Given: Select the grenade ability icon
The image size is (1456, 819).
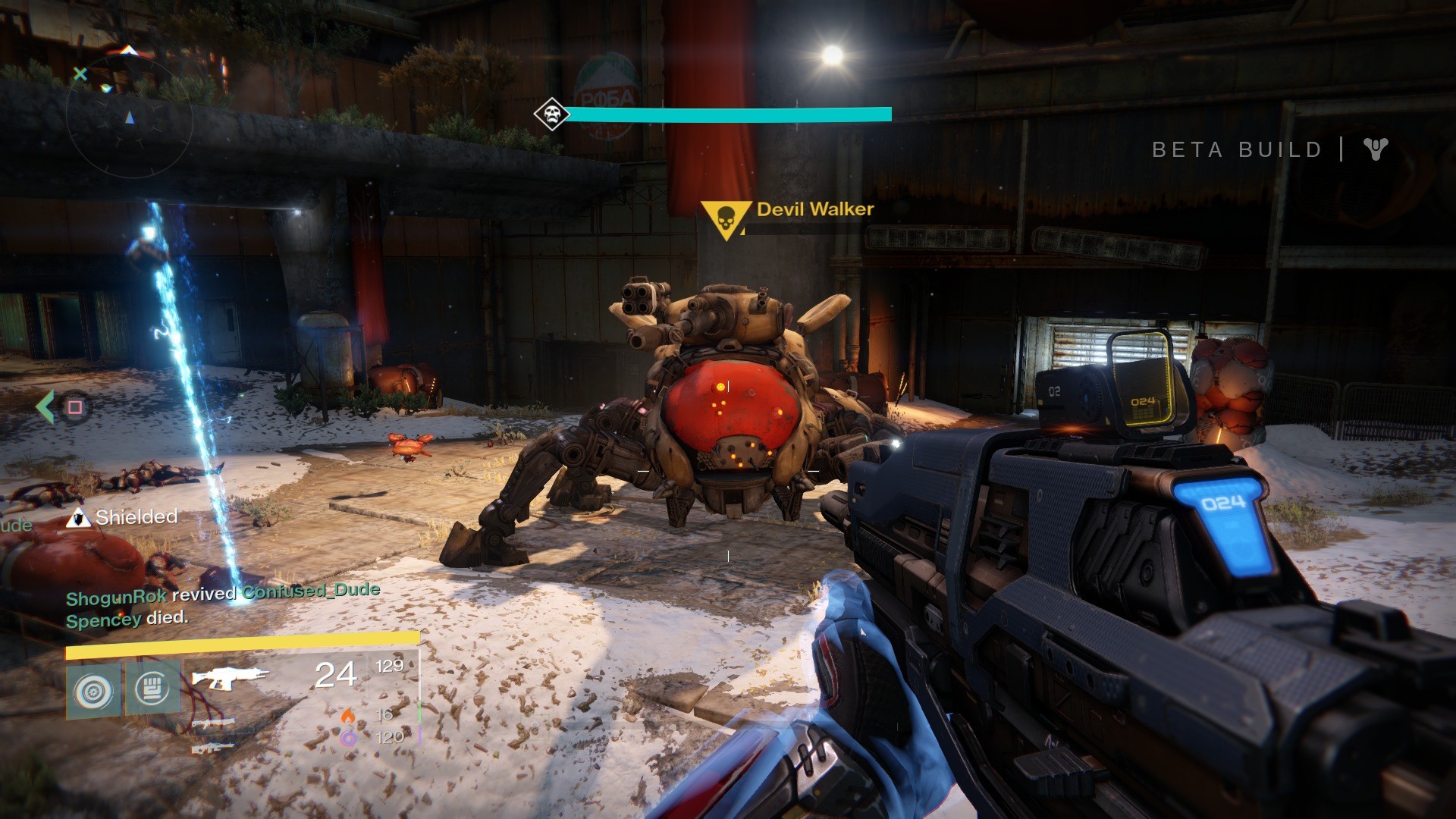Looking at the screenshot, I should tap(93, 691).
